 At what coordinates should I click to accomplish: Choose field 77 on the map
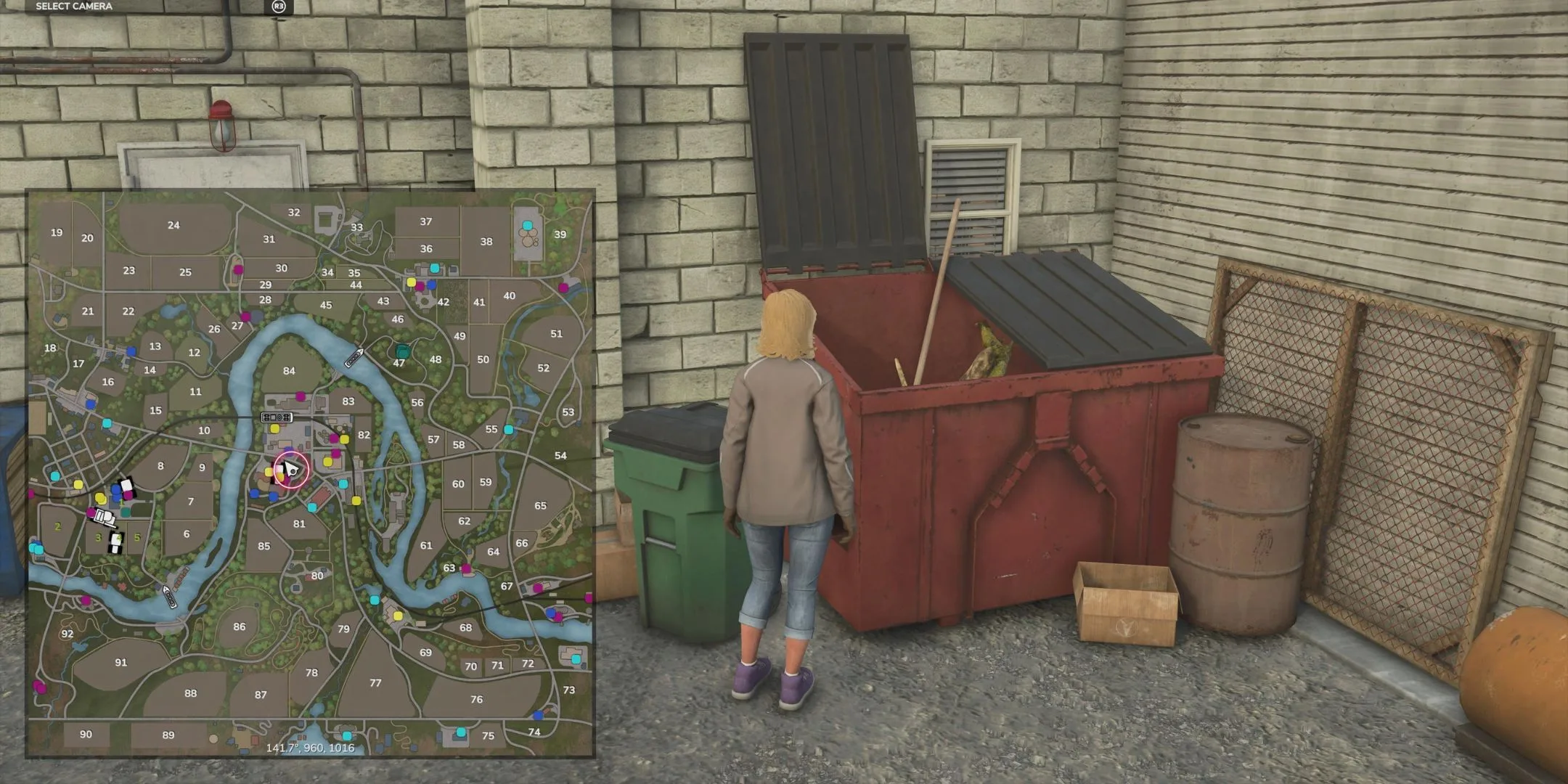tap(375, 682)
